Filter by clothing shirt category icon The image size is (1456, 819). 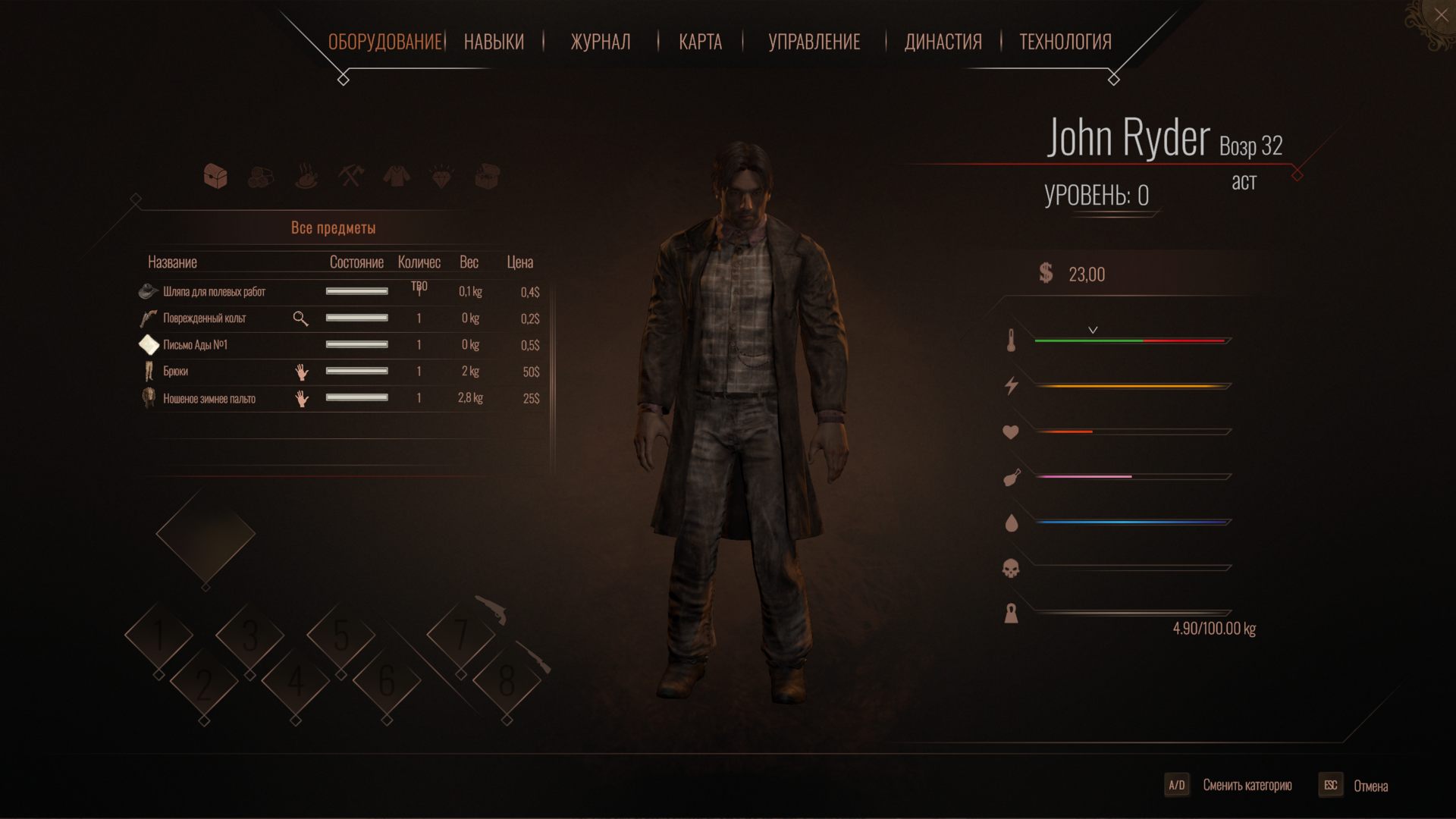point(396,177)
